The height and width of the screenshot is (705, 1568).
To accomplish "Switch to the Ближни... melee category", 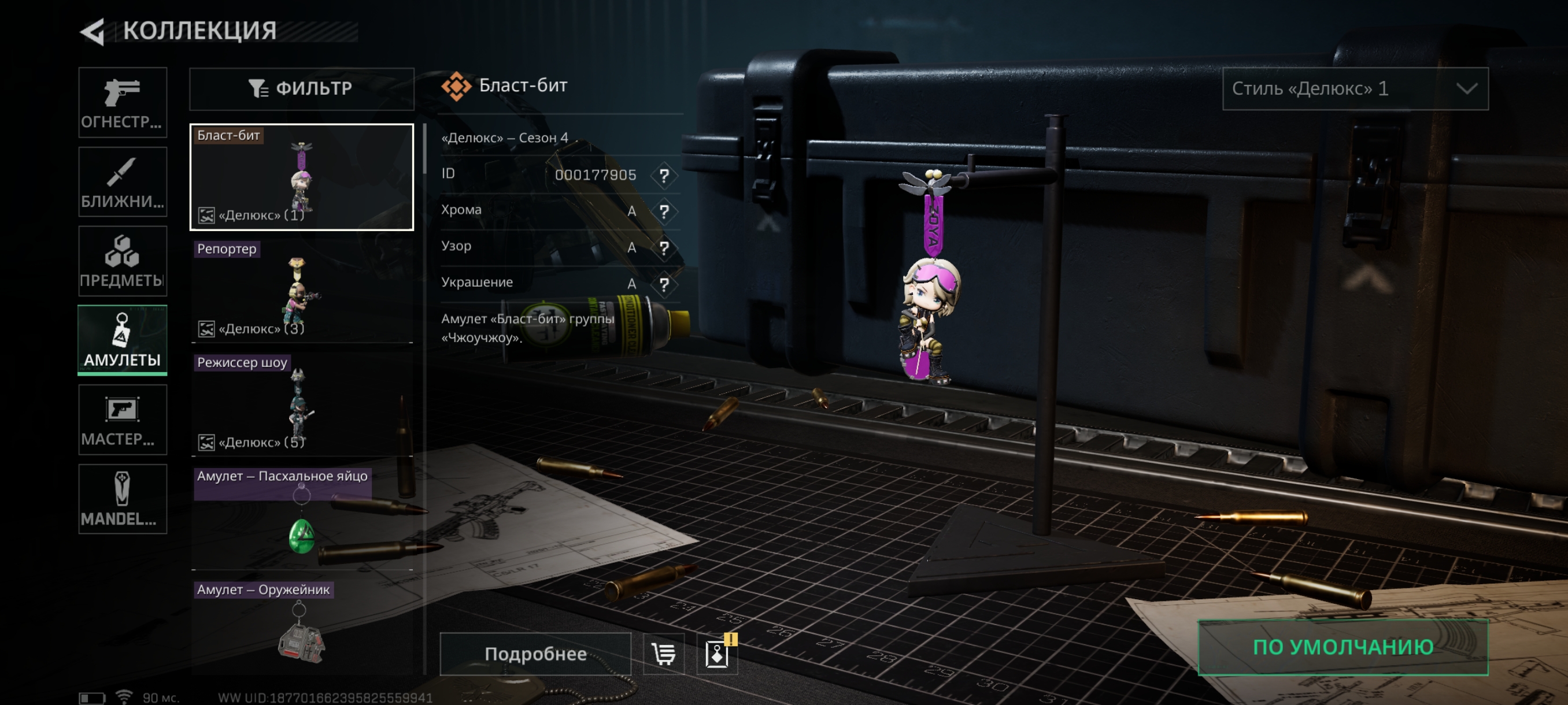I will 123,181.
